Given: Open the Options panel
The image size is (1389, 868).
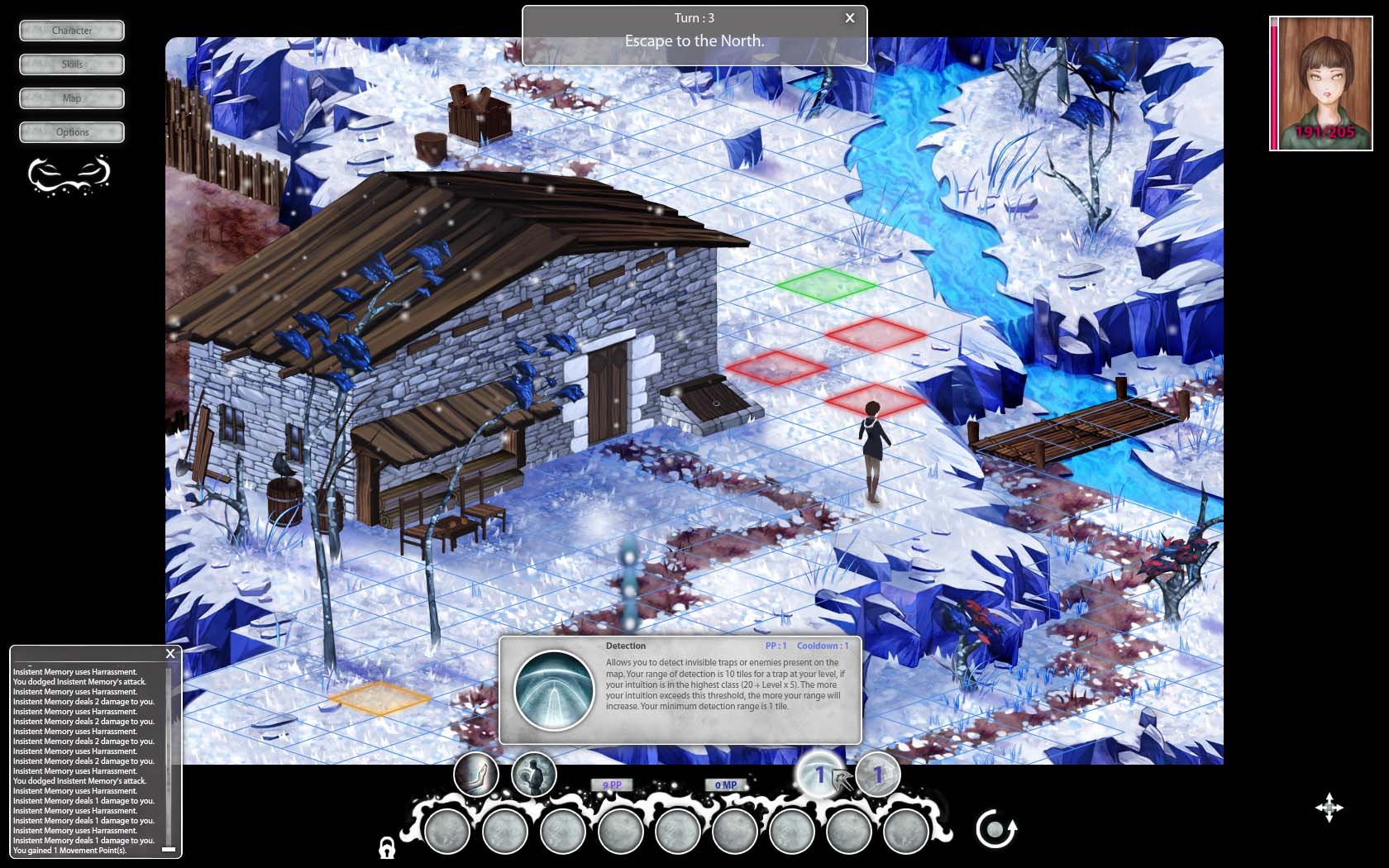Looking at the screenshot, I should [71, 131].
